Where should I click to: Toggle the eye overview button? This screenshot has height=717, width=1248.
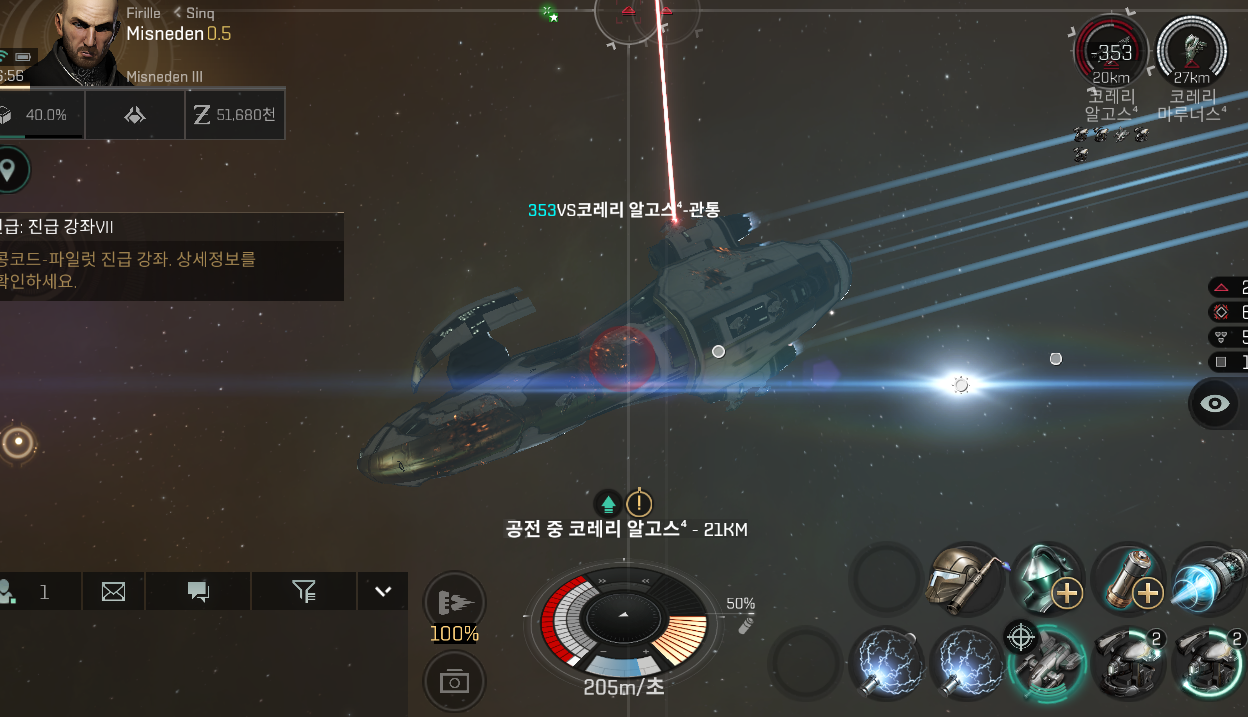[1215, 403]
